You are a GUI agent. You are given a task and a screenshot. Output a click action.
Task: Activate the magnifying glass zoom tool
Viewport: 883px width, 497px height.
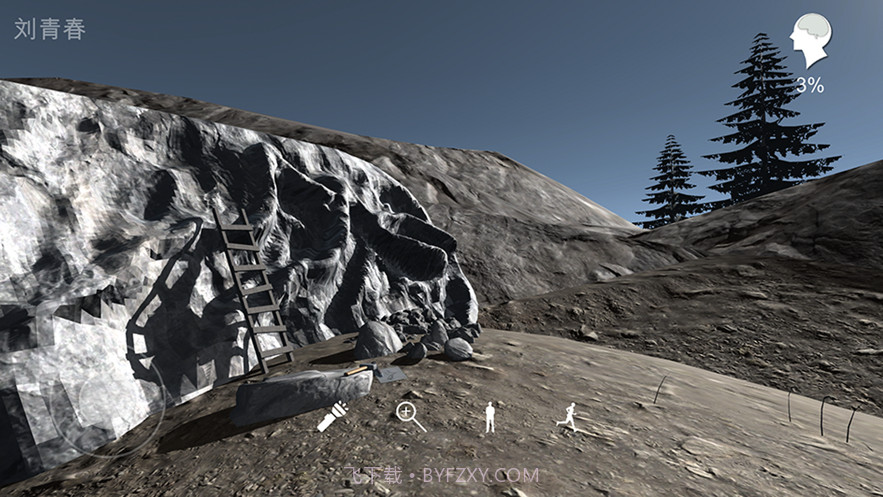coord(410,415)
